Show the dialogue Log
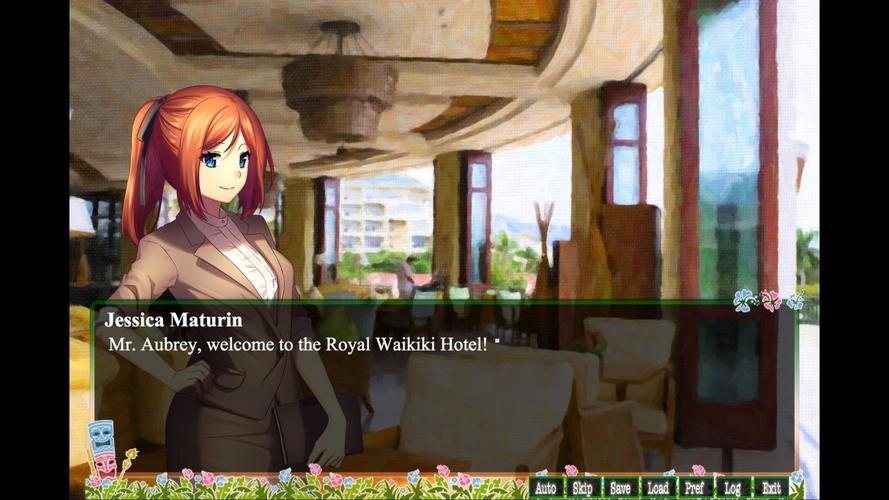This screenshot has height=500, width=889. pyautogui.click(x=733, y=488)
